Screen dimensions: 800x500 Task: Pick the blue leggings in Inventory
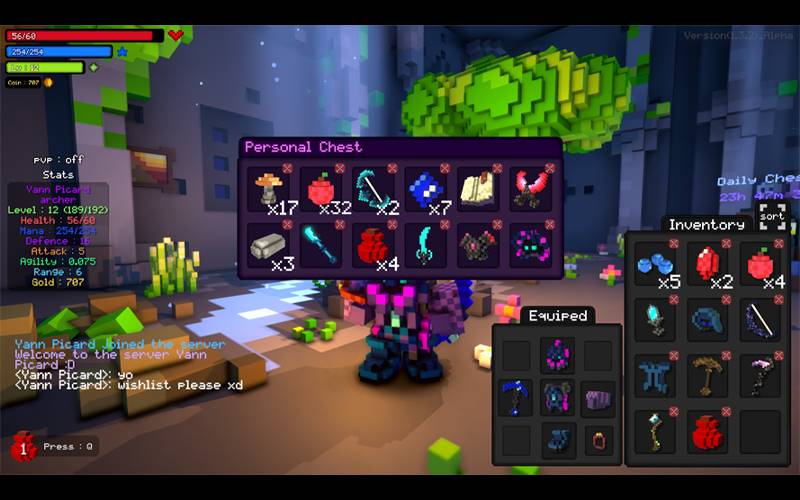pyautogui.click(x=655, y=376)
